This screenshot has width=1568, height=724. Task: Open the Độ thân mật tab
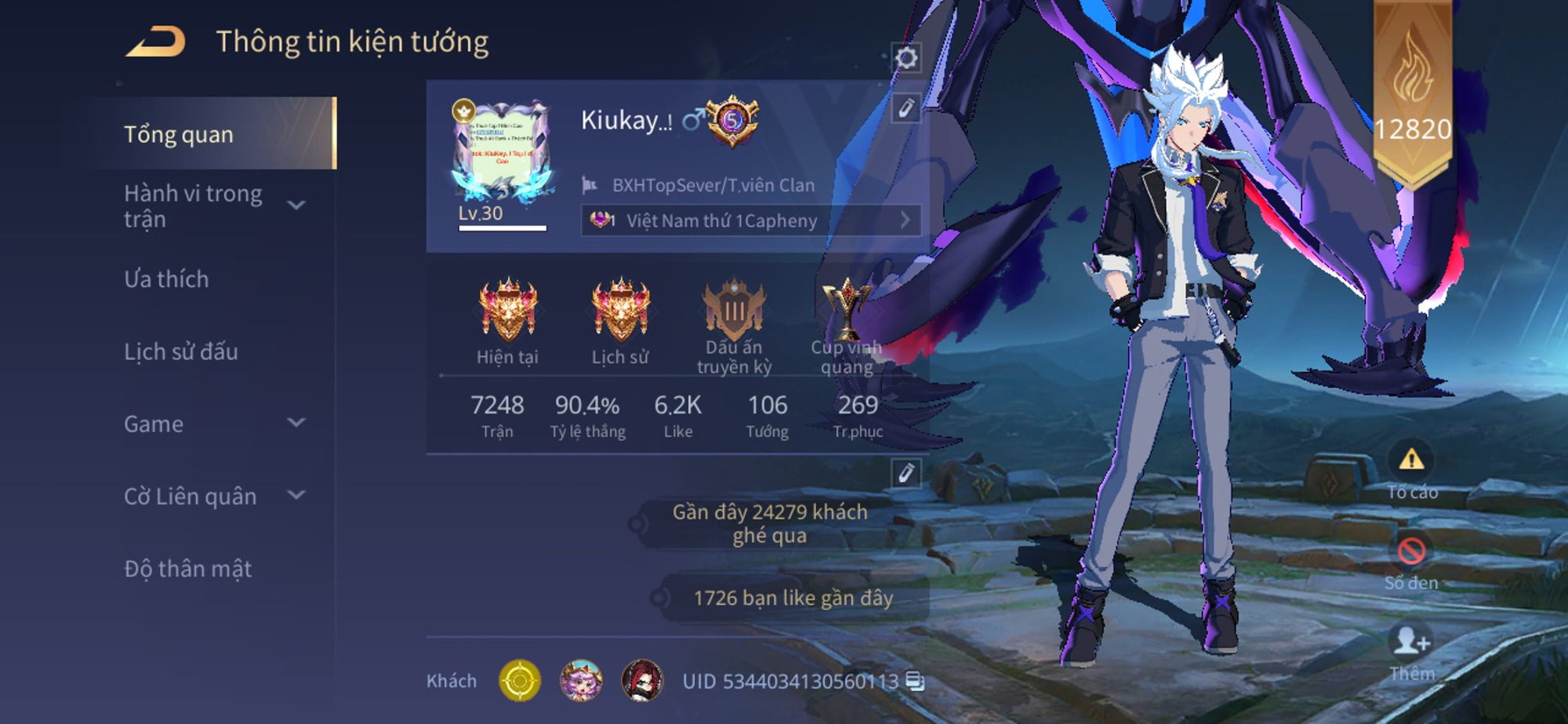[x=188, y=569]
